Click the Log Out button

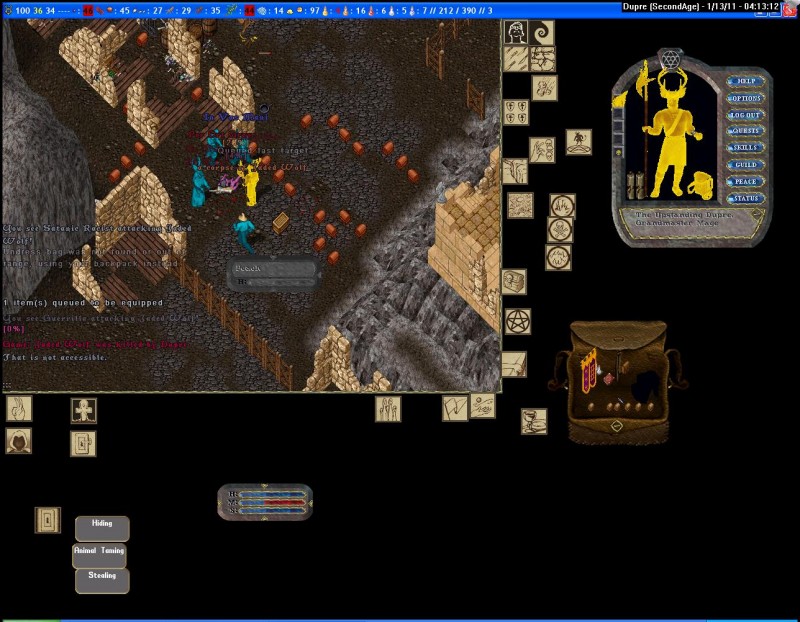click(744, 115)
